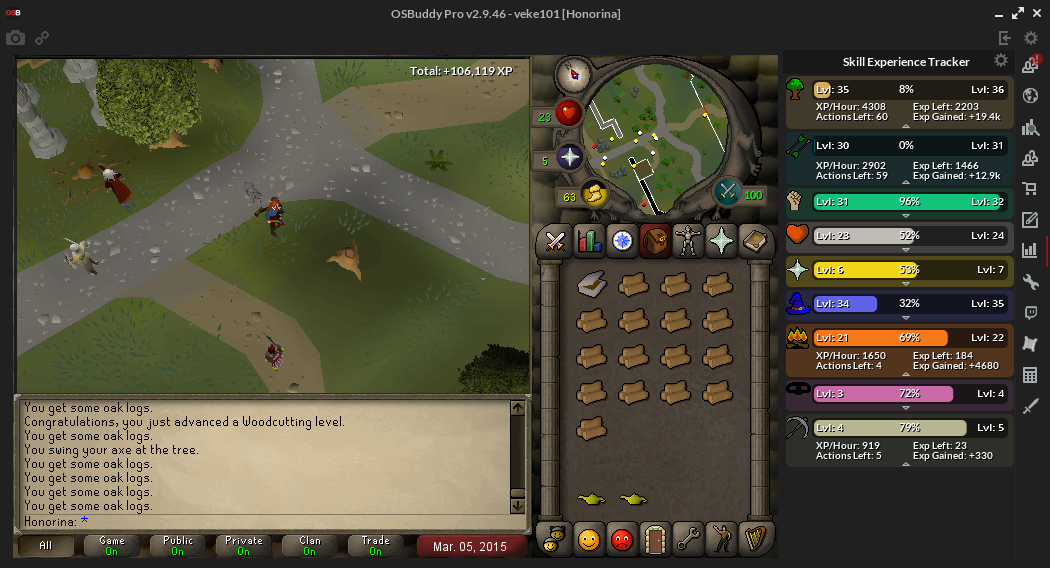Open the Friends List tab
Image resolution: width=1050 pixels, height=568 pixels.
point(588,539)
